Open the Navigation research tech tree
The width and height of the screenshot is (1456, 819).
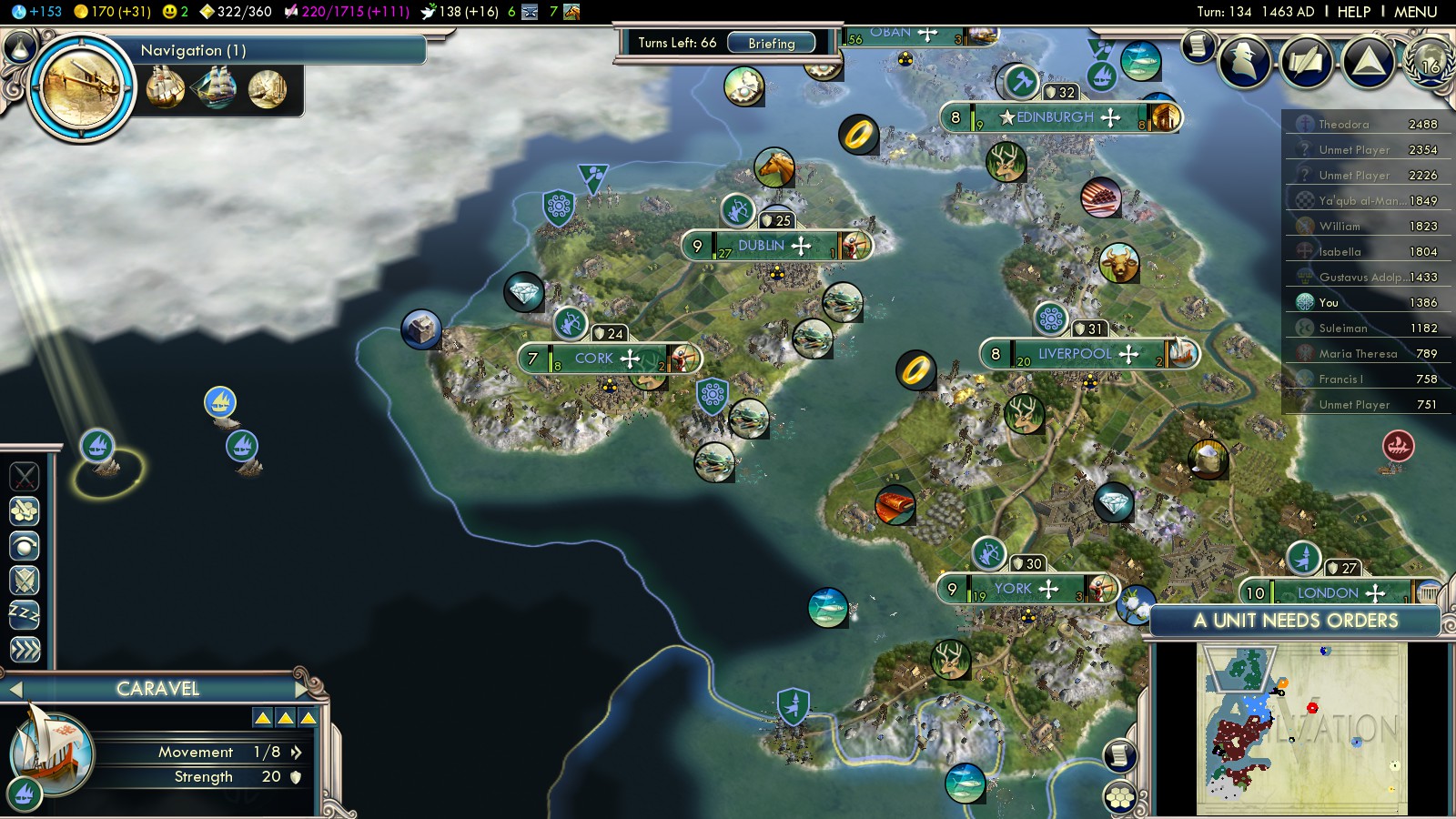click(x=82, y=86)
